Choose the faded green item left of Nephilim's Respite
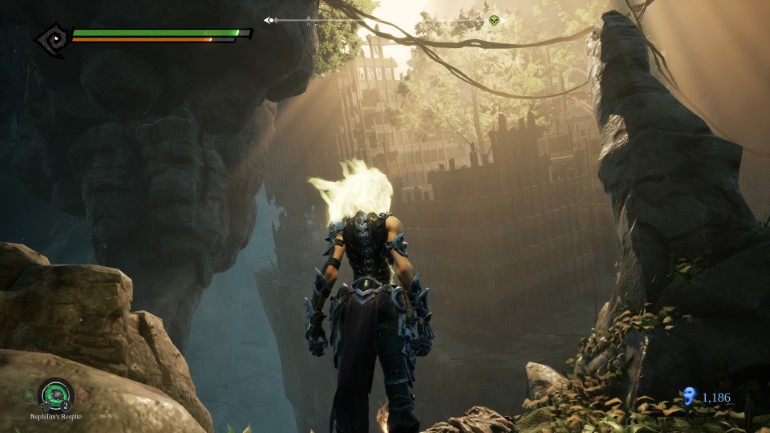Viewport: 770px width, 433px height. [x=31, y=396]
